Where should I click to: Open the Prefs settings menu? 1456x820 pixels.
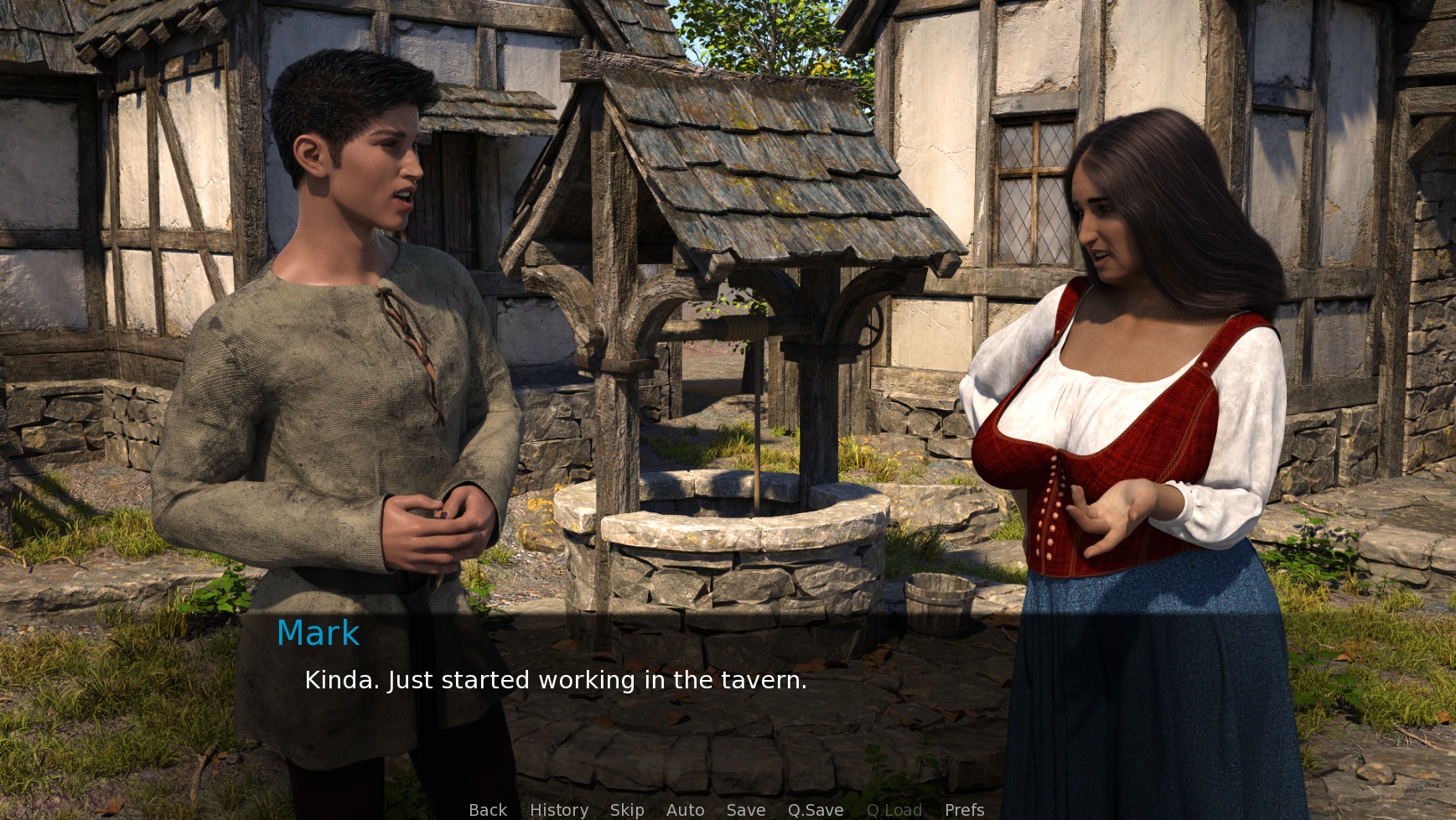(x=964, y=810)
